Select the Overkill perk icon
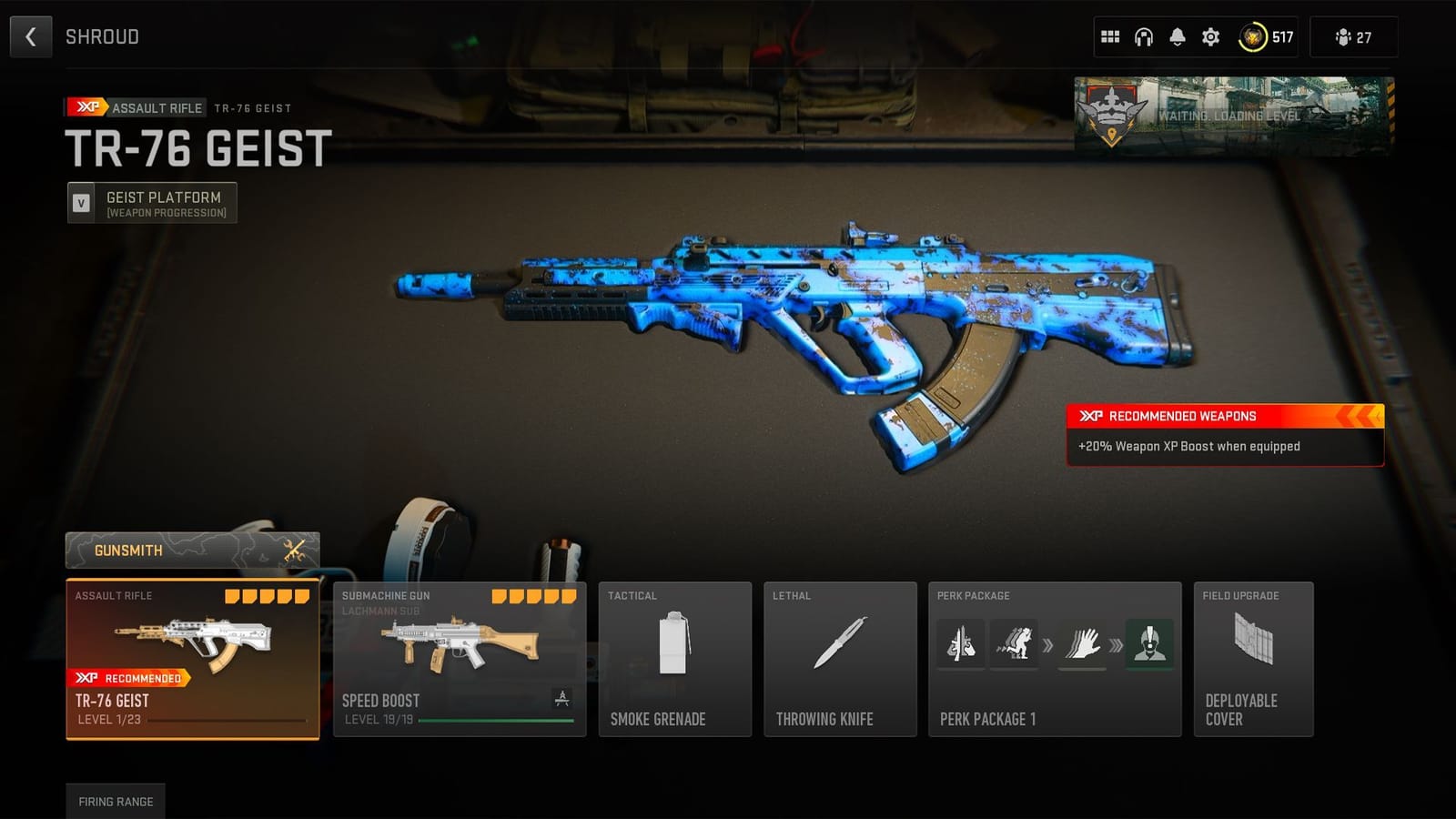This screenshot has height=819, width=1456. [x=960, y=644]
